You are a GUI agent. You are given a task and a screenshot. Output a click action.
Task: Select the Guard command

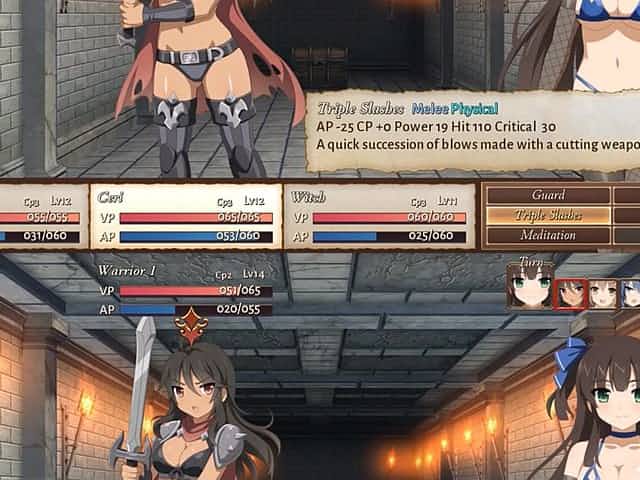coord(548,195)
